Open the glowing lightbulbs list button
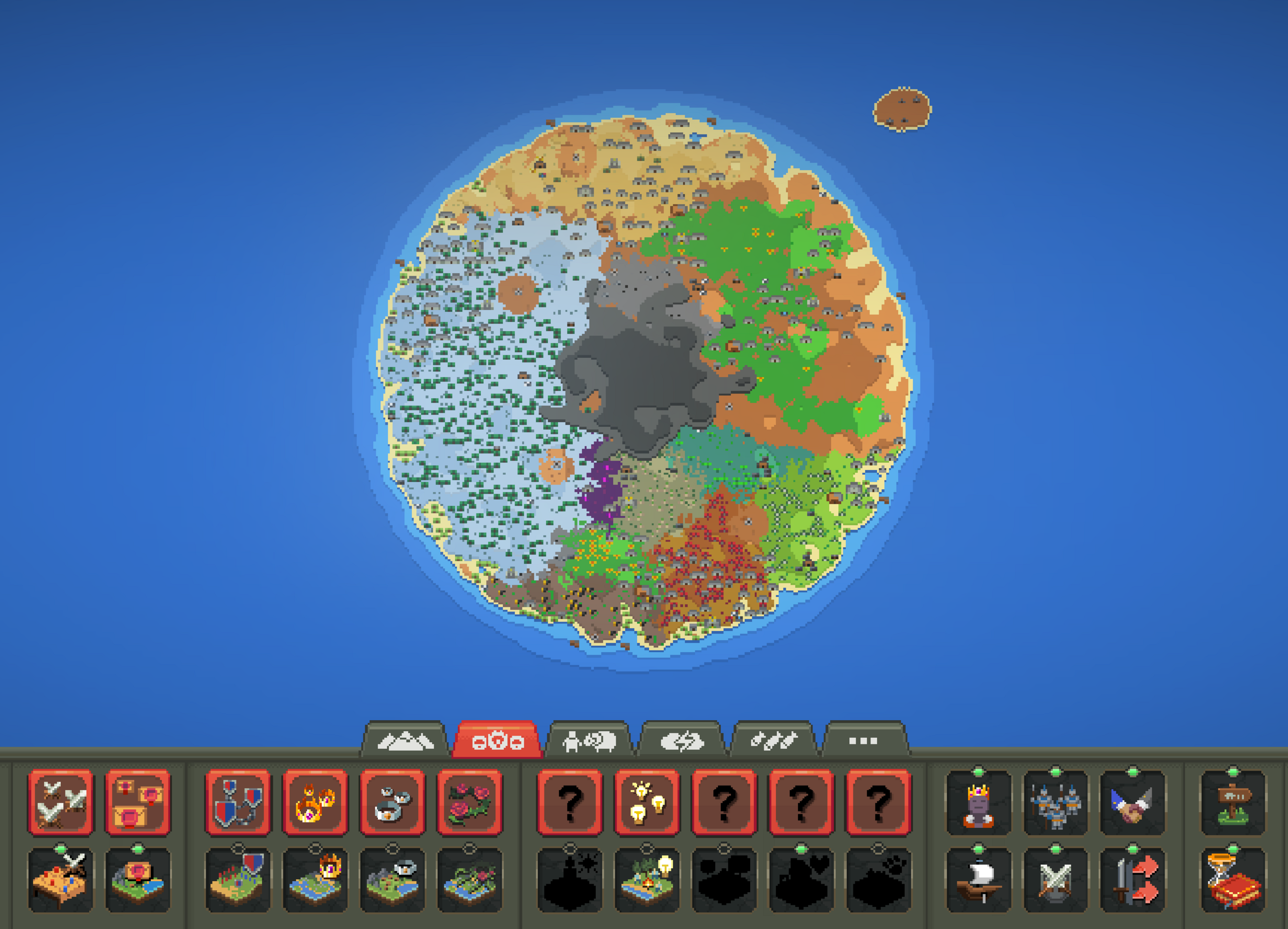This screenshot has width=1288, height=929. coord(647,802)
